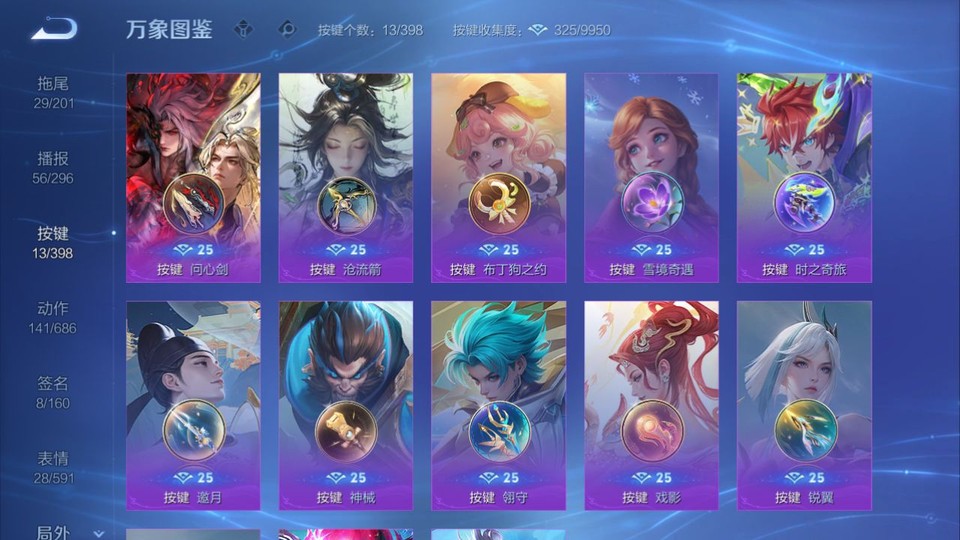The height and width of the screenshot is (540, 960).
Task: Select the 问心剑 button skin card
Action: pos(193,178)
